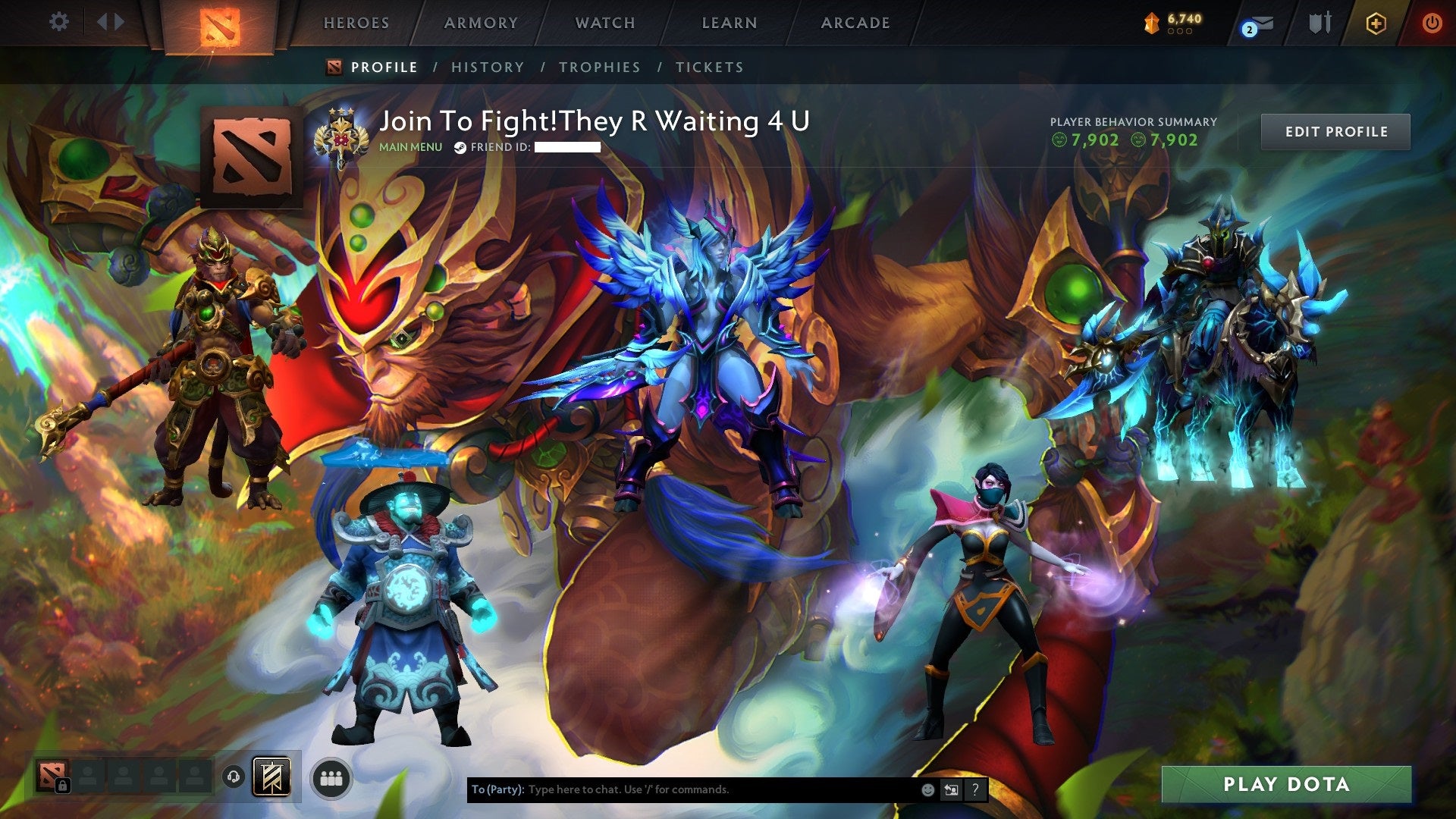Switch to the HISTORY tab
The width and height of the screenshot is (1456, 819).
coord(487,67)
